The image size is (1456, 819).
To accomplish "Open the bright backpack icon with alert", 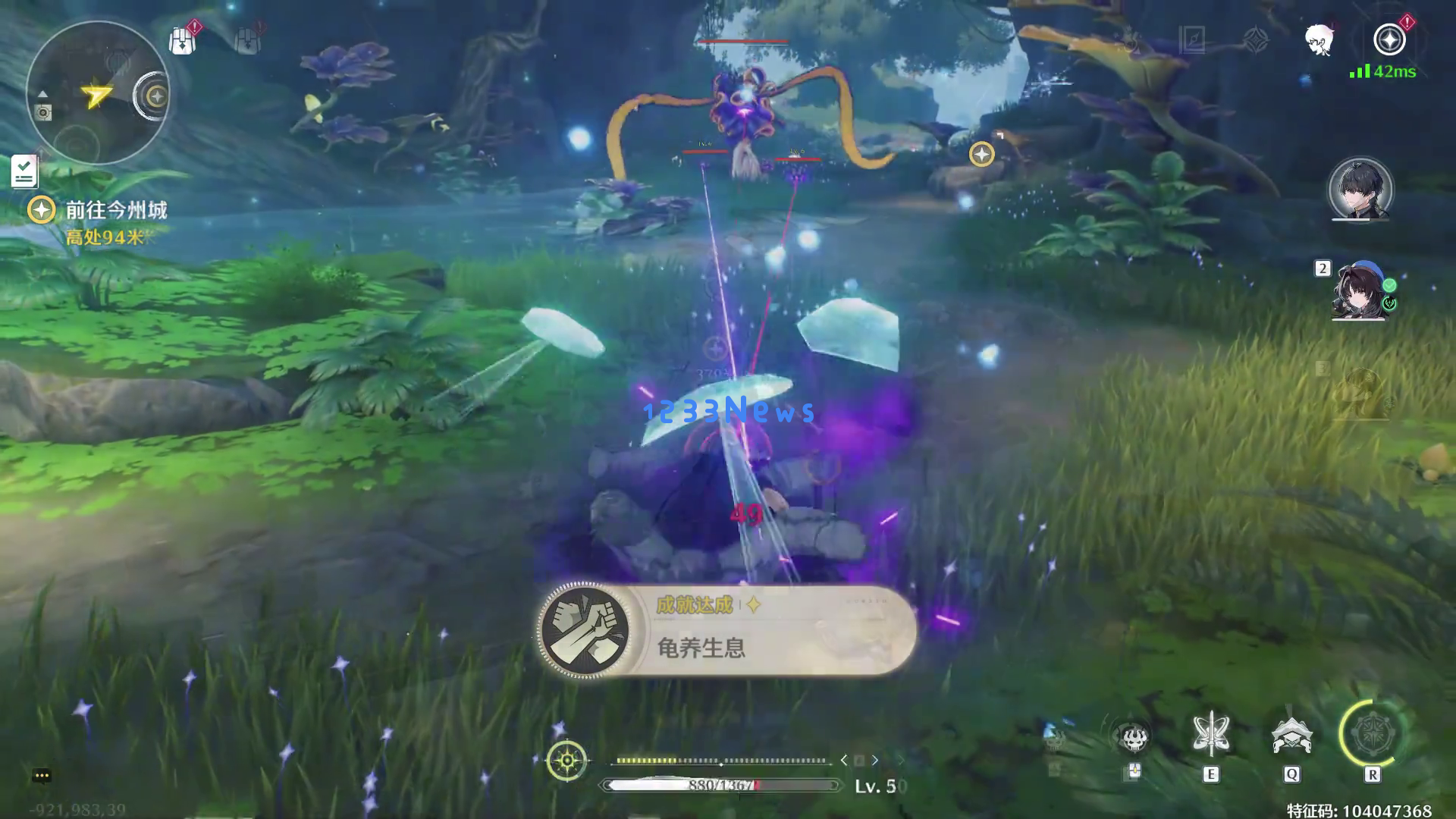I will pyautogui.click(x=182, y=41).
